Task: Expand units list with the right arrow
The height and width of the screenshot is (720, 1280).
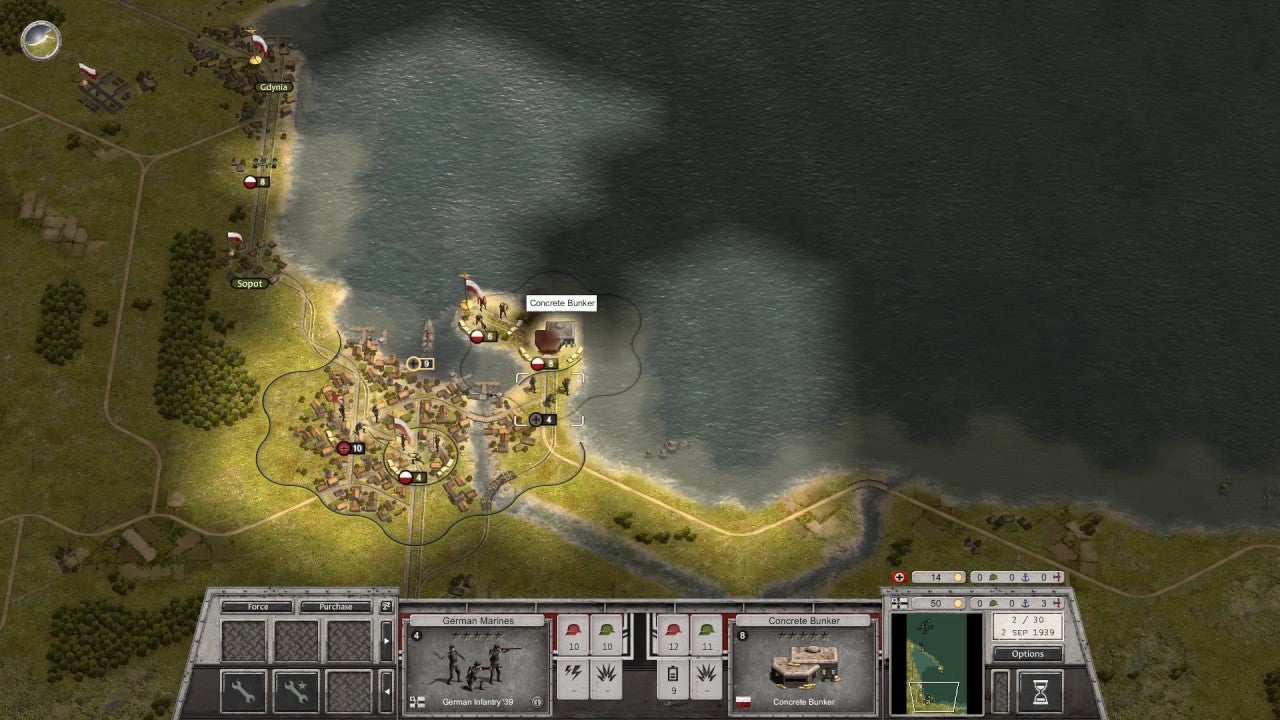Action: (x=385, y=640)
